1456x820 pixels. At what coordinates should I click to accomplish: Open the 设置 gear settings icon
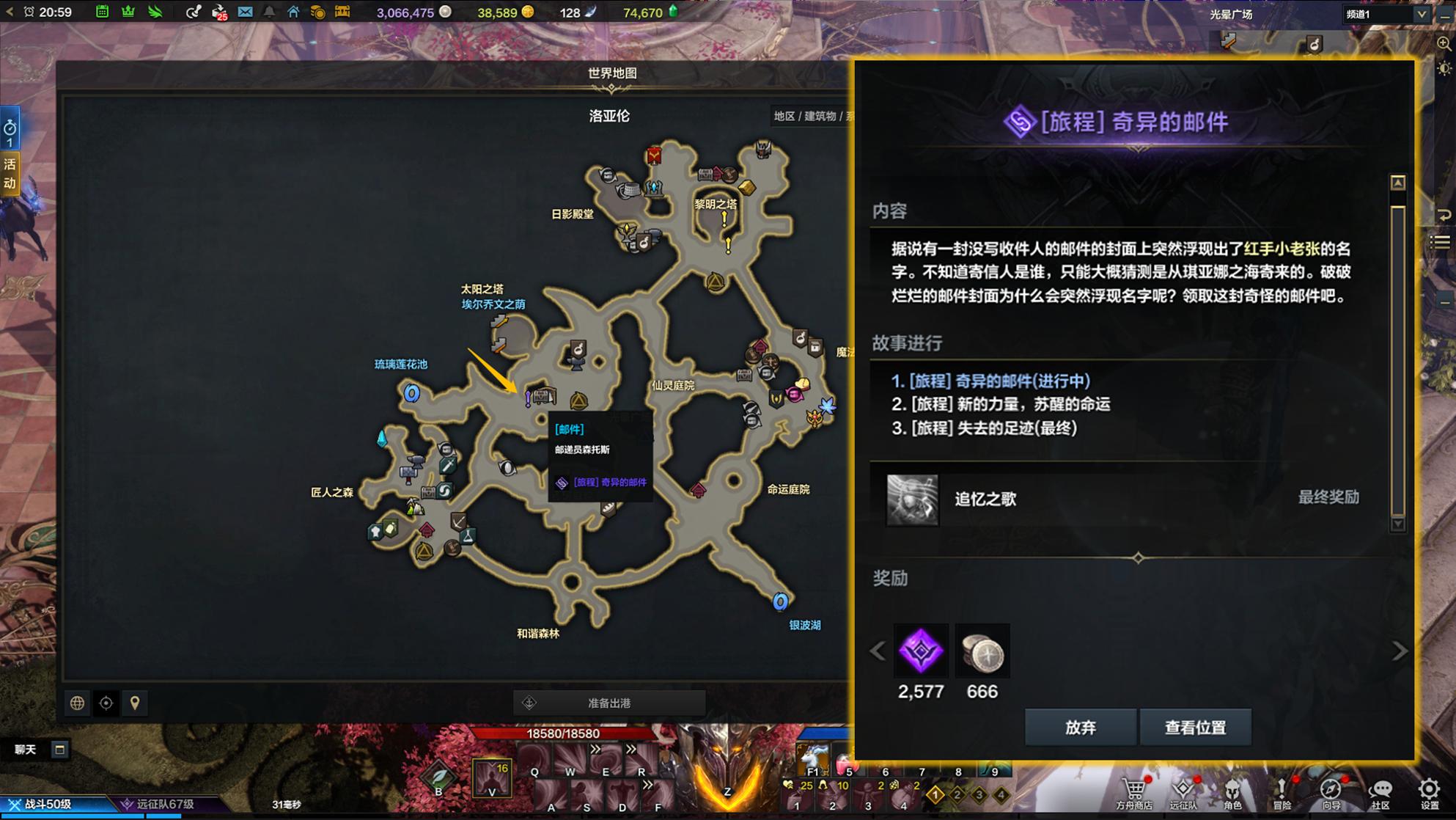[x=1428, y=789]
